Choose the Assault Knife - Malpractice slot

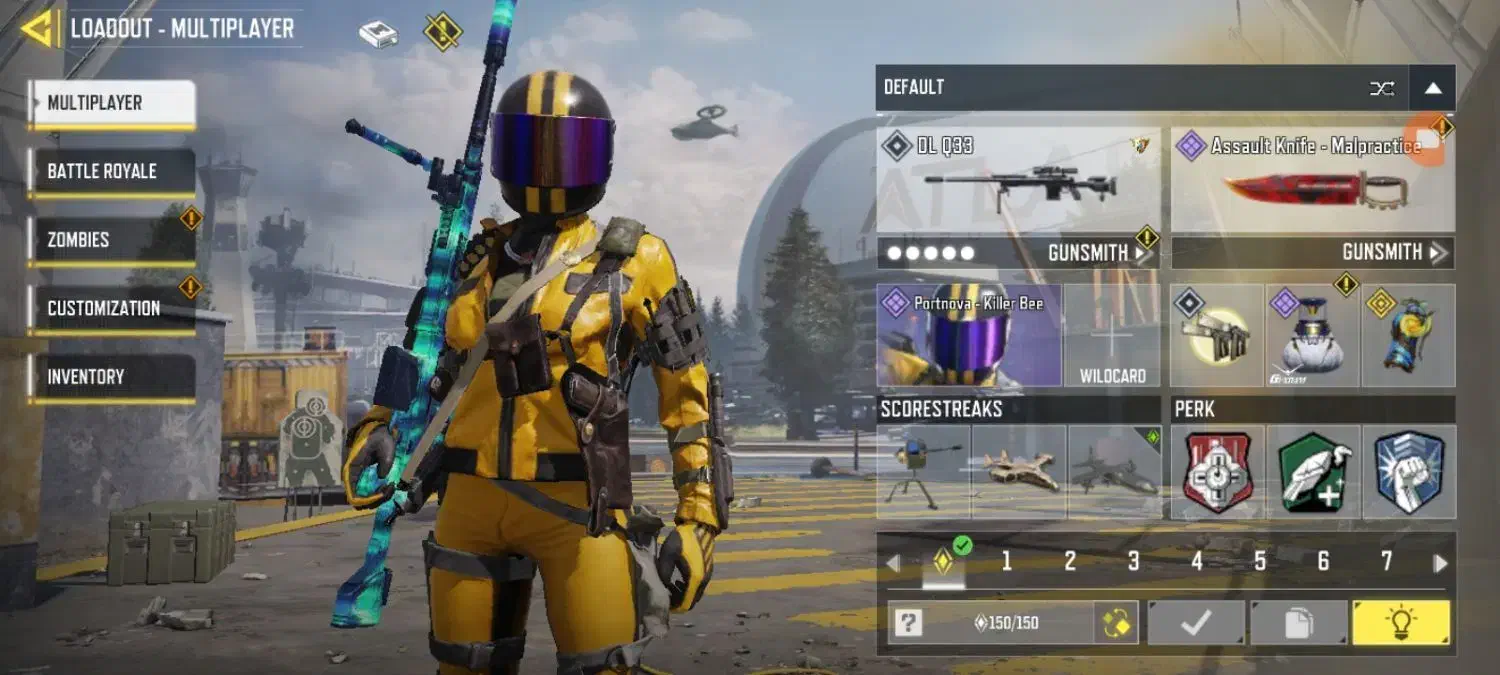(1312, 180)
